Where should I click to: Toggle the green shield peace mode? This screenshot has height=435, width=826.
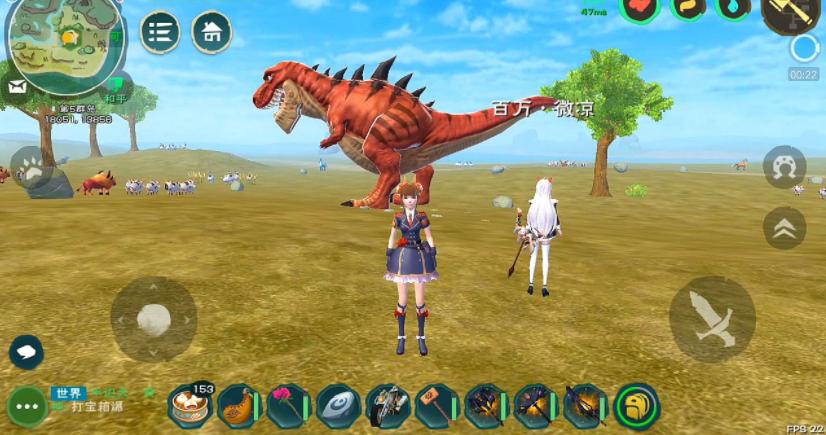(x=116, y=84)
